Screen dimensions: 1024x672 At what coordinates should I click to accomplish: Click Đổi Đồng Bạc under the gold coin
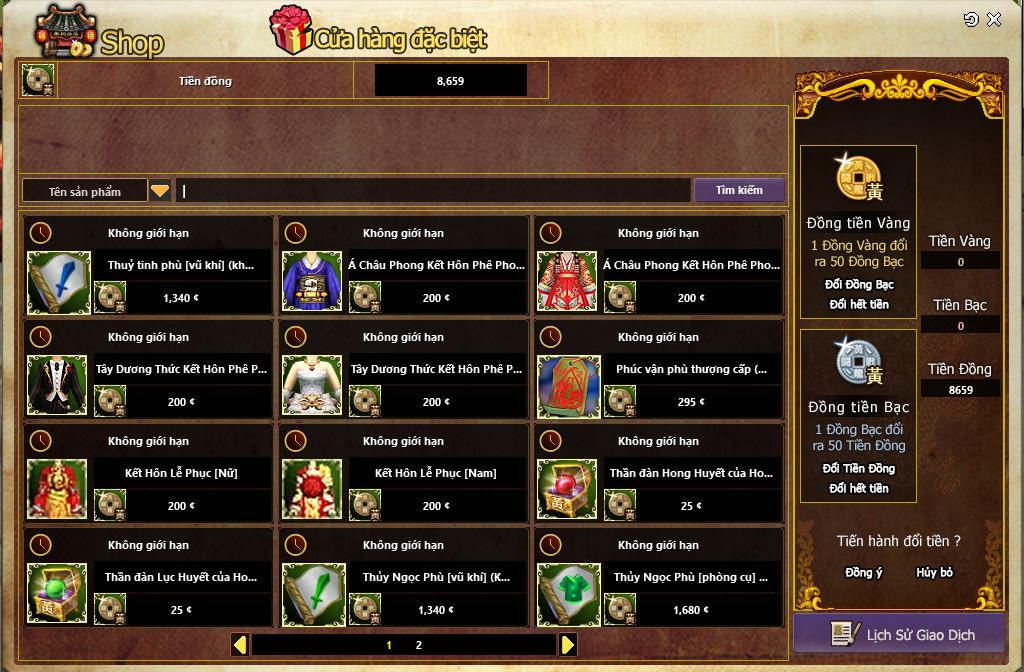click(x=859, y=284)
